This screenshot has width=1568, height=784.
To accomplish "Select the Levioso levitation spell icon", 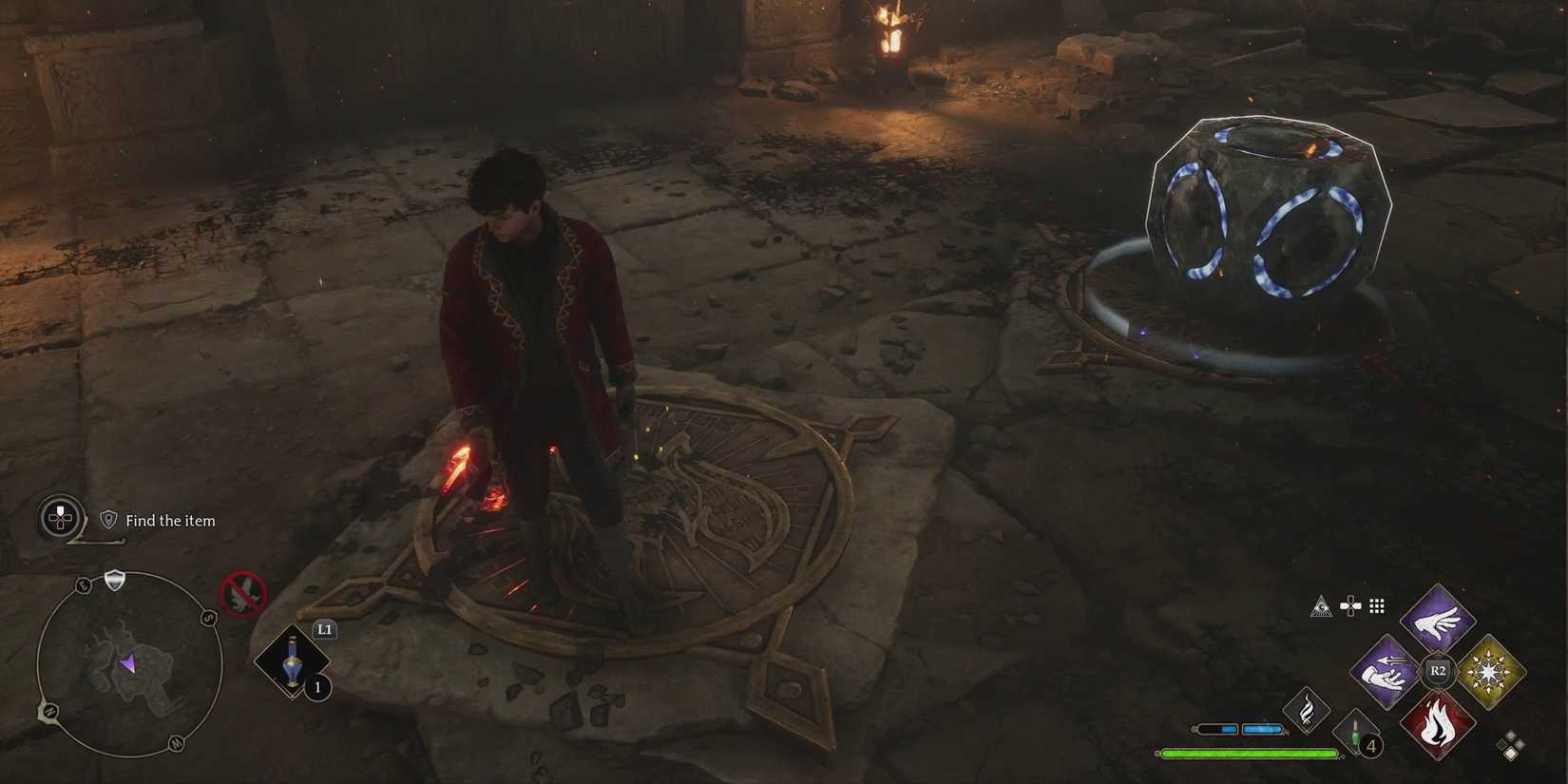I will coord(1436,622).
